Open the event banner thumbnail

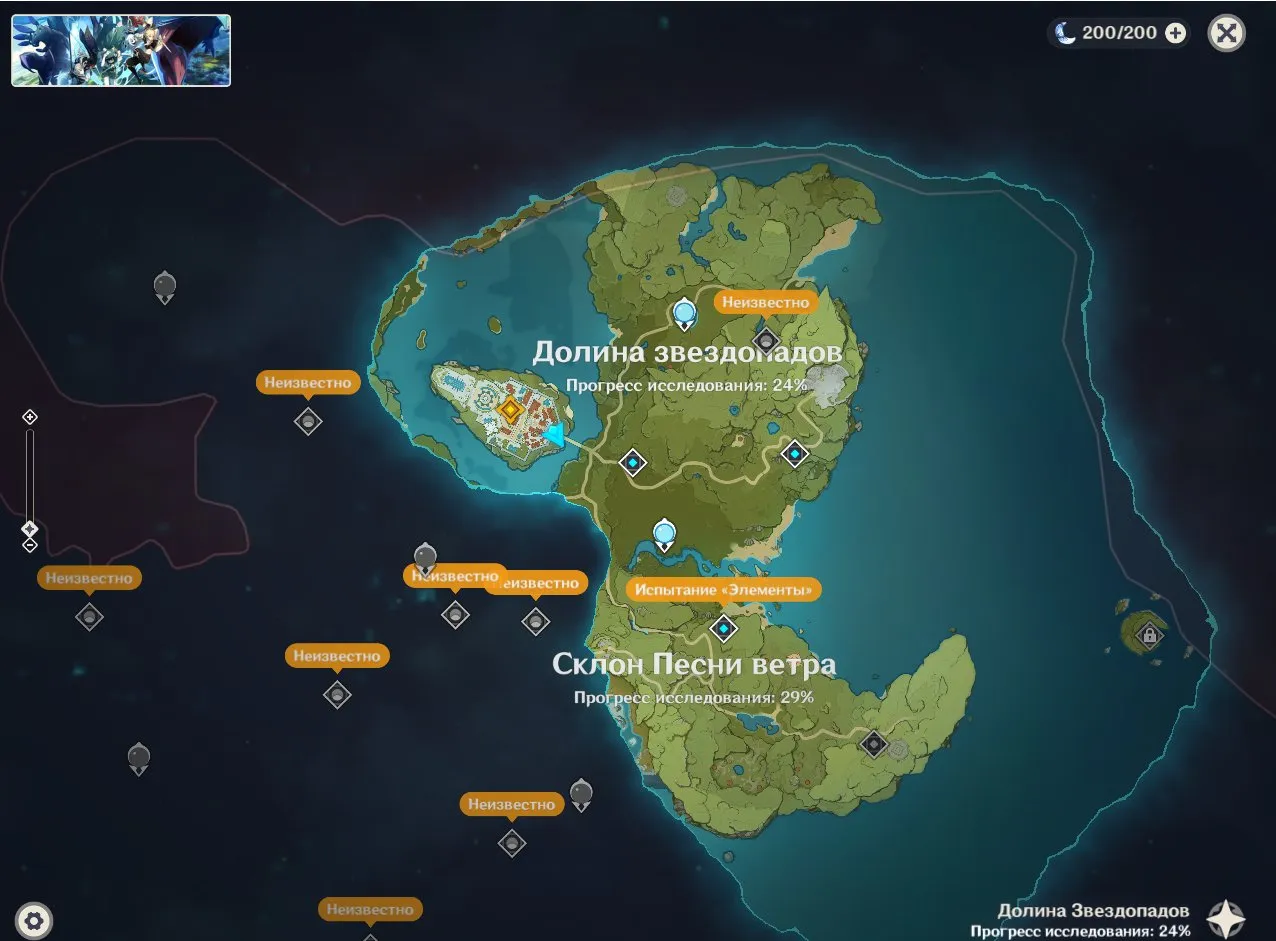point(121,50)
